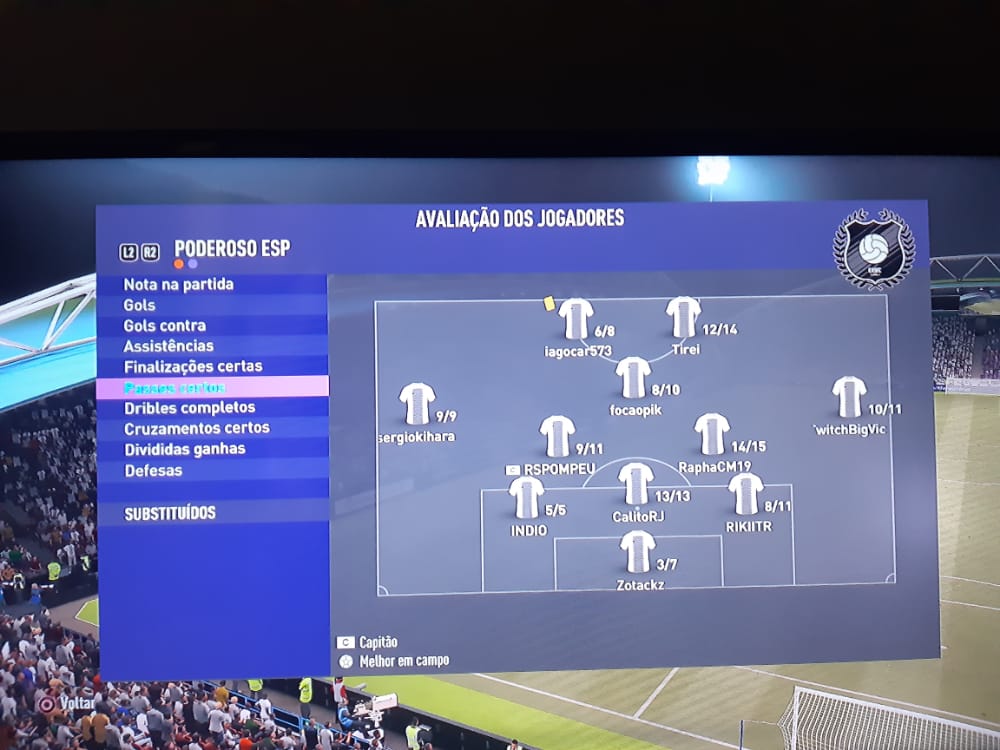Viewport: 1000px width, 750px height.
Task: Select Finalizações certas in the list
Action: (x=193, y=366)
